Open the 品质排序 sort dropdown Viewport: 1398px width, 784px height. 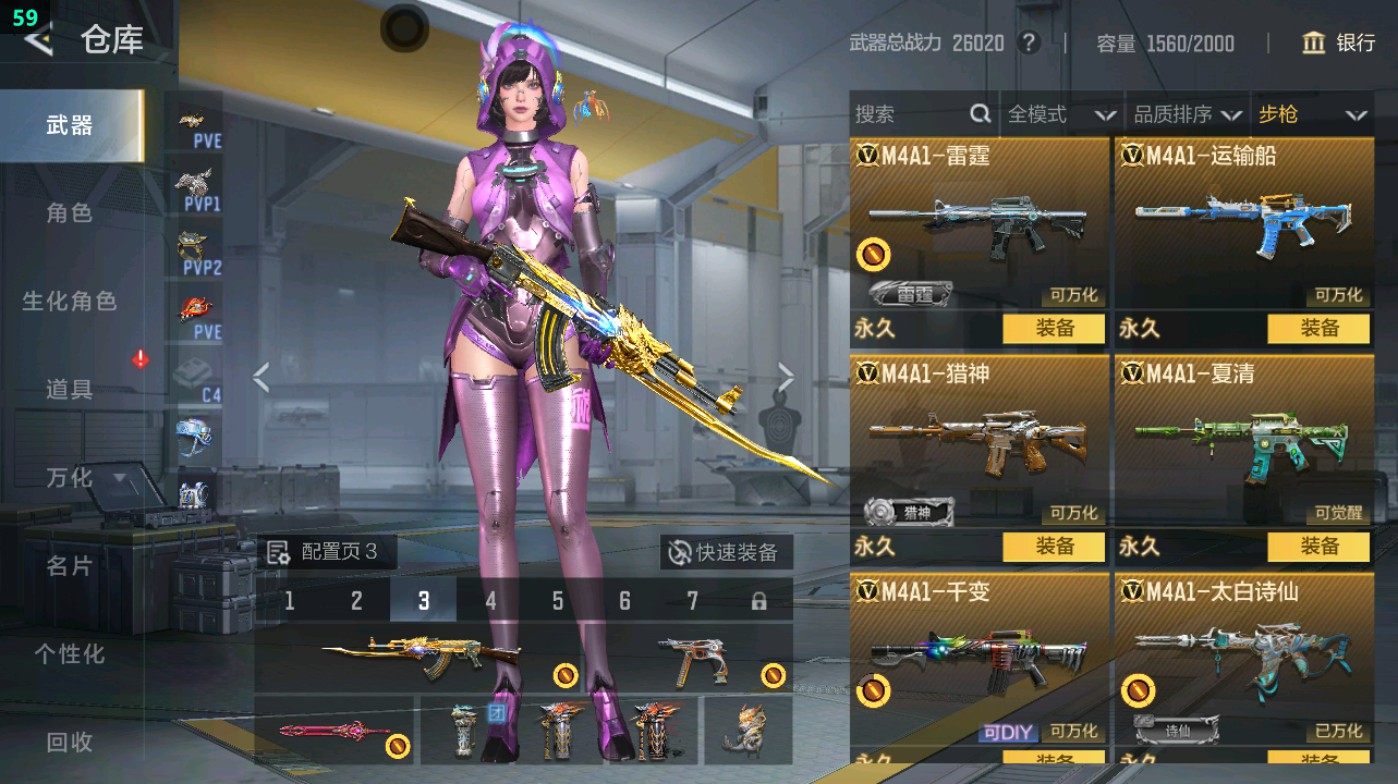pos(1187,115)
